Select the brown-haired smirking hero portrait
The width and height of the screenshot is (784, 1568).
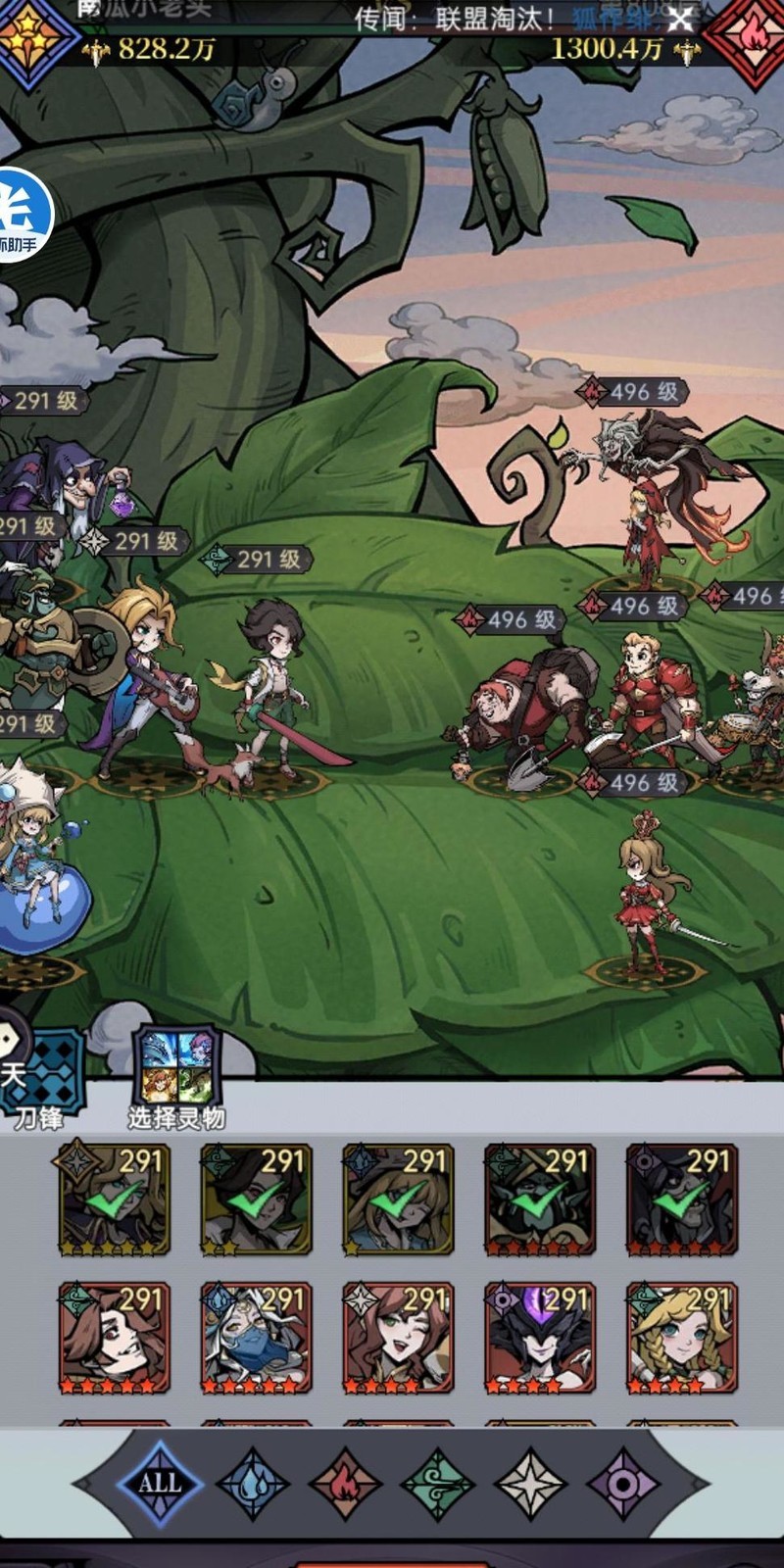tap(114, 1338)
